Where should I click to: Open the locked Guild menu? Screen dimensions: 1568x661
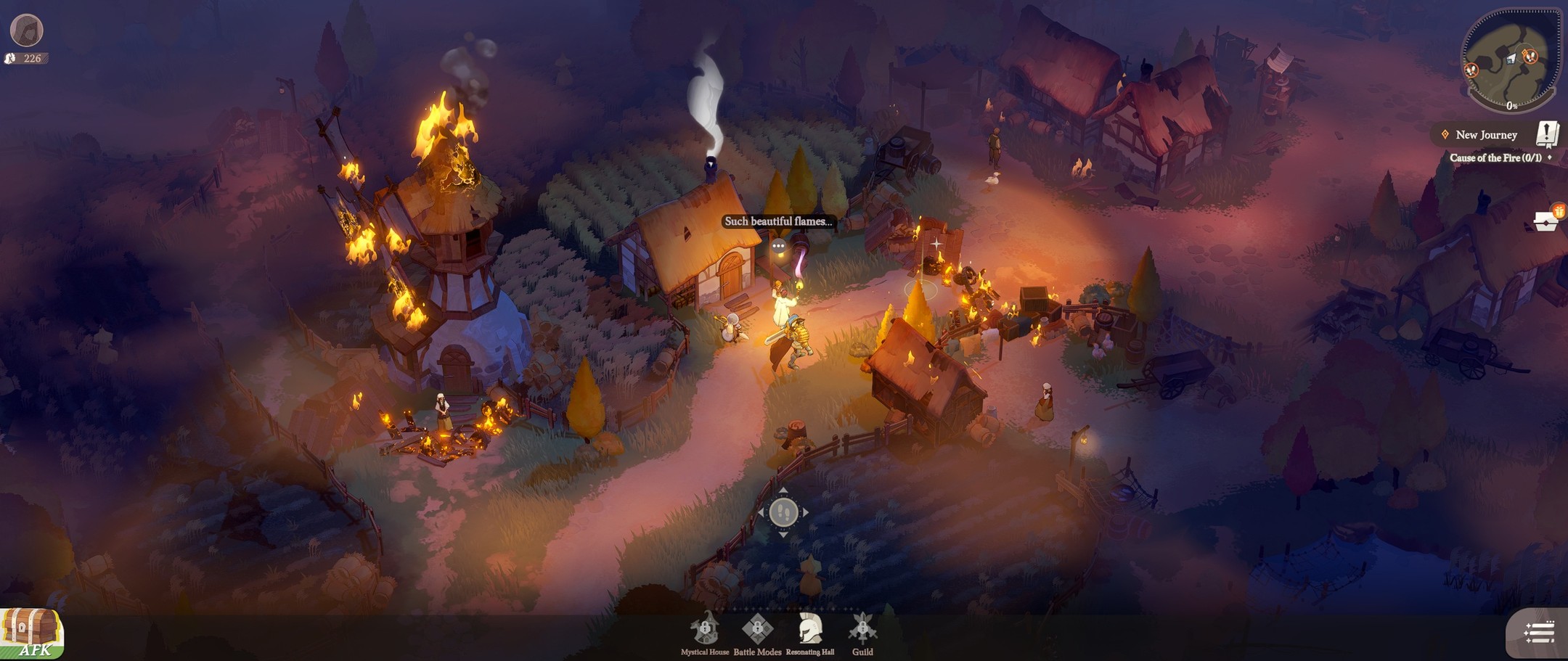click(x=862, y=629)
